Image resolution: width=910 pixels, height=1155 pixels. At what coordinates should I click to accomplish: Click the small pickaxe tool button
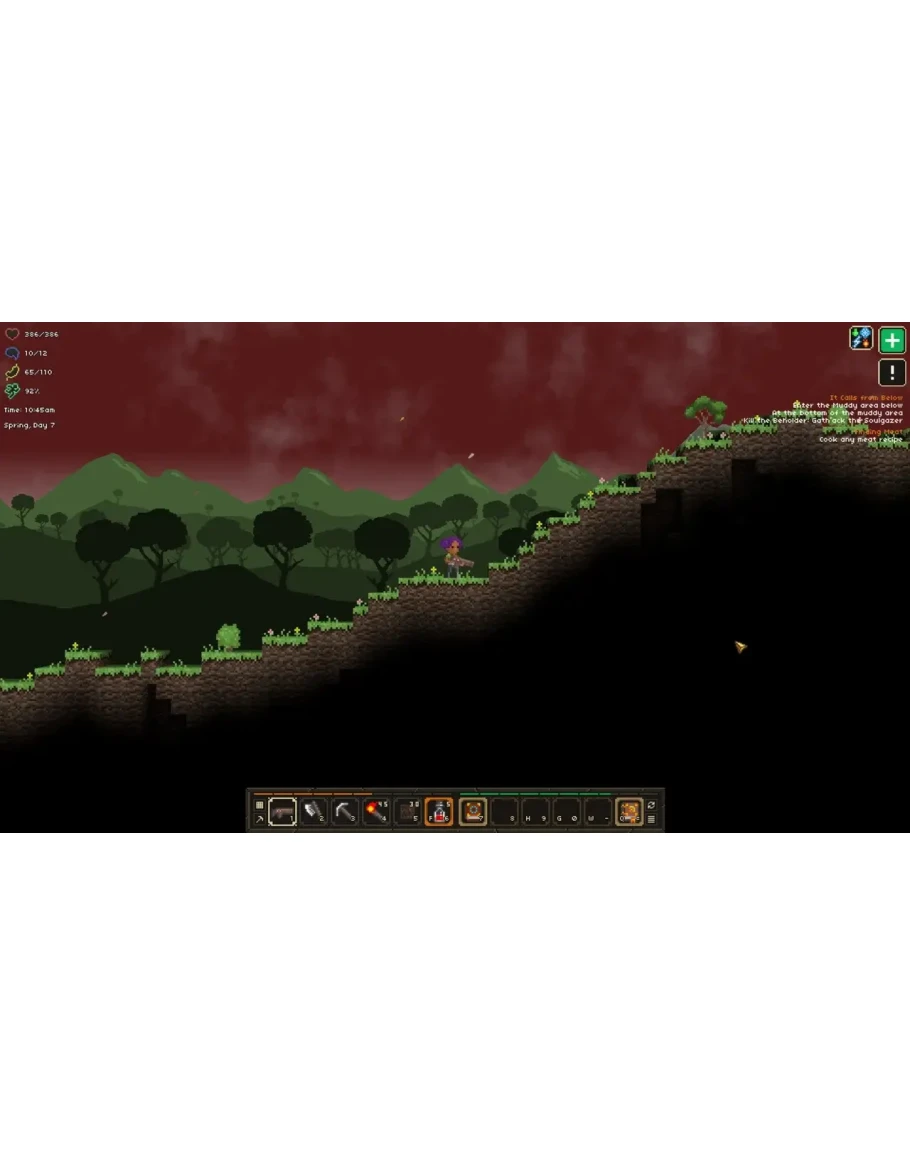[x=259, y=819]
